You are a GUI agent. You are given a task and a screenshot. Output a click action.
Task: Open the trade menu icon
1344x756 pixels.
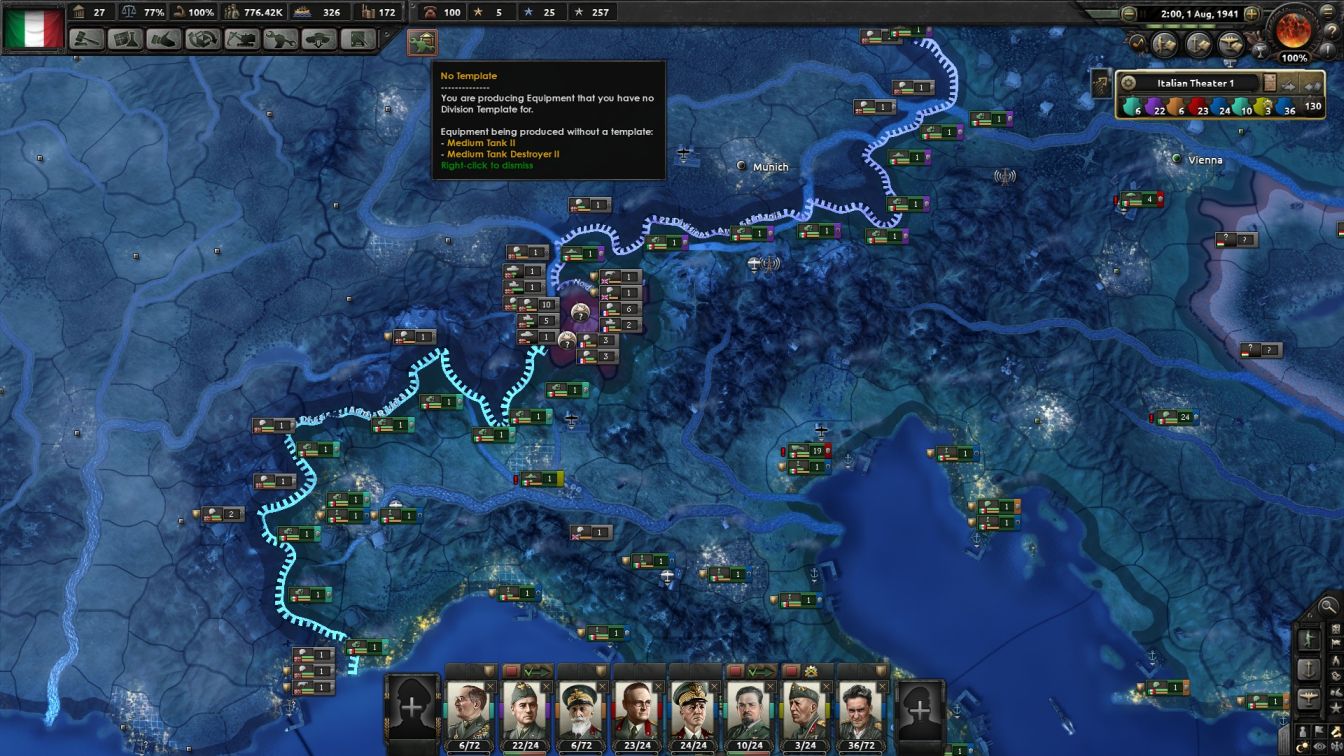pyautogui.click(x=202, y=40)
